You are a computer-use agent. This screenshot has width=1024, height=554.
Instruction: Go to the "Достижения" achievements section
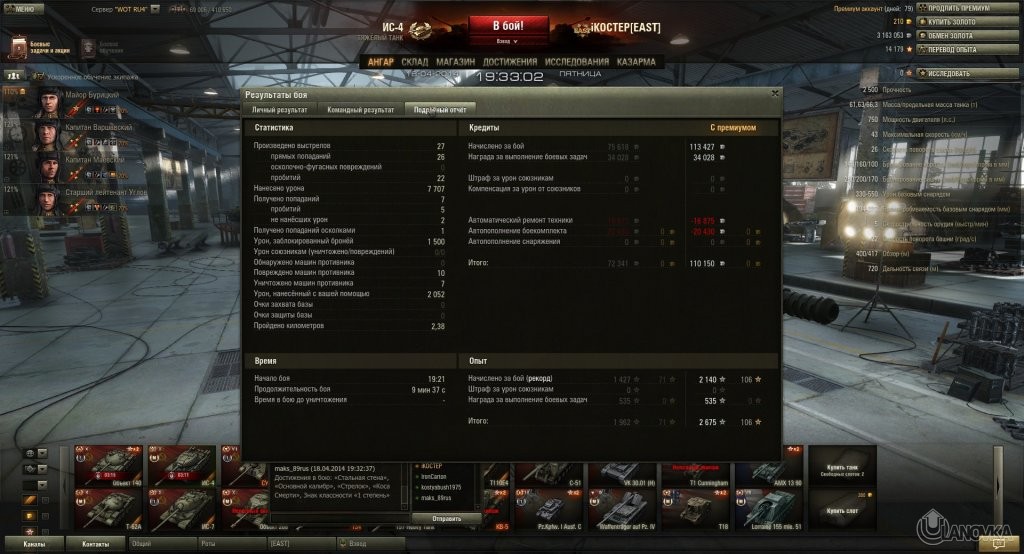[510, 61]
